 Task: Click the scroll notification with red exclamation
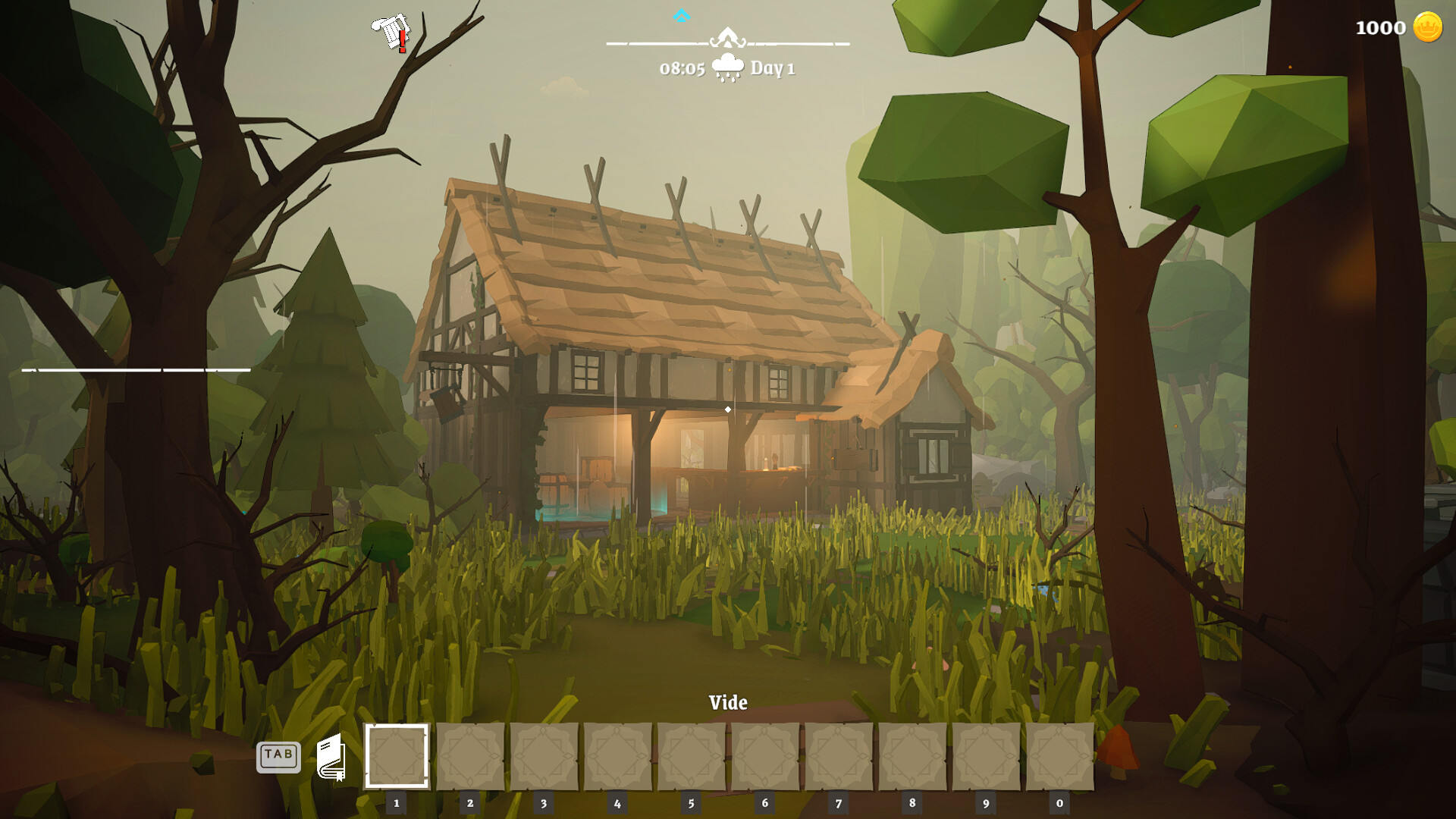[x=392, y=33]
